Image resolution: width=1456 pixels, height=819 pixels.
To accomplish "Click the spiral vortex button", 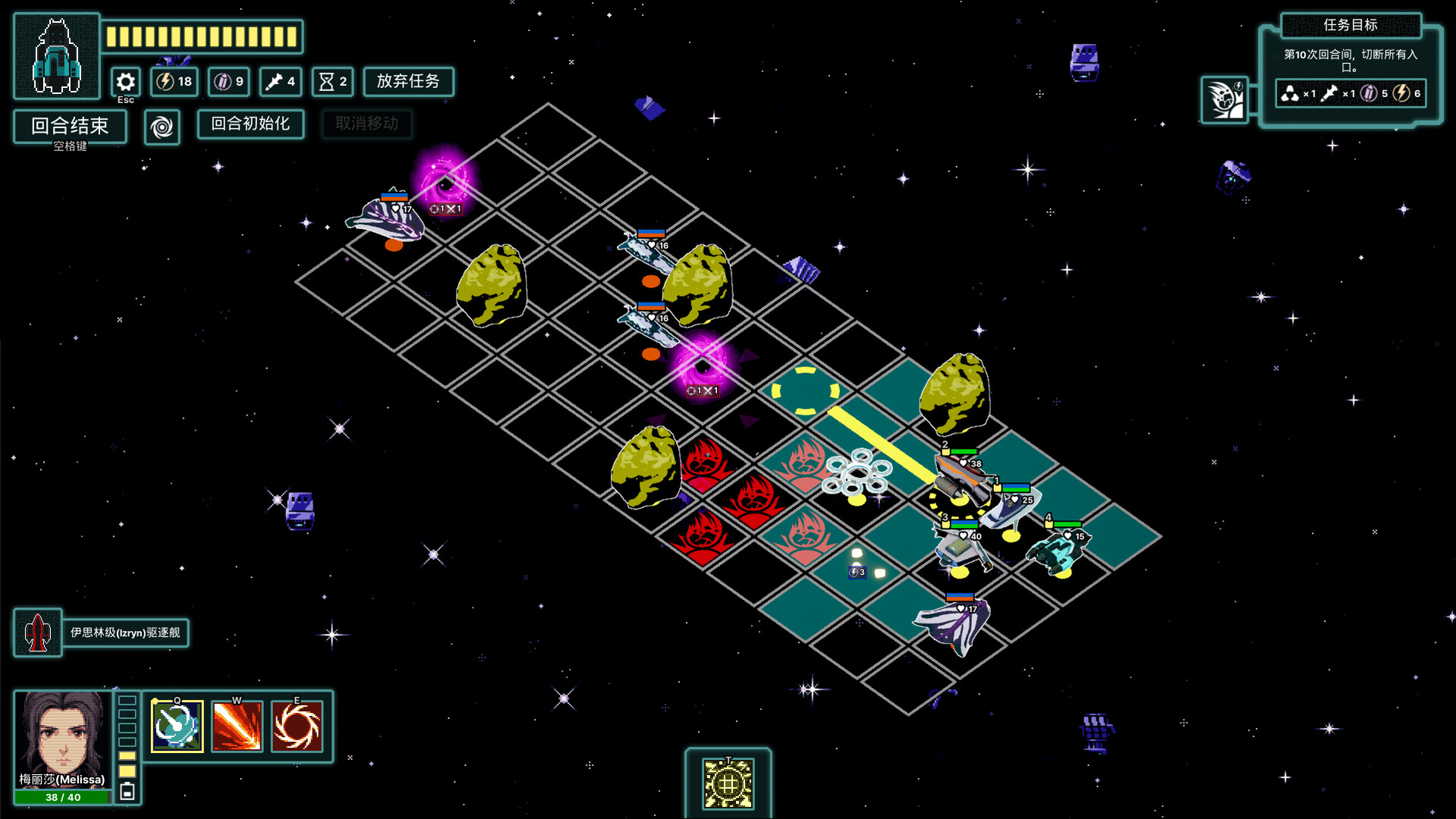I will tap(162, 127).
